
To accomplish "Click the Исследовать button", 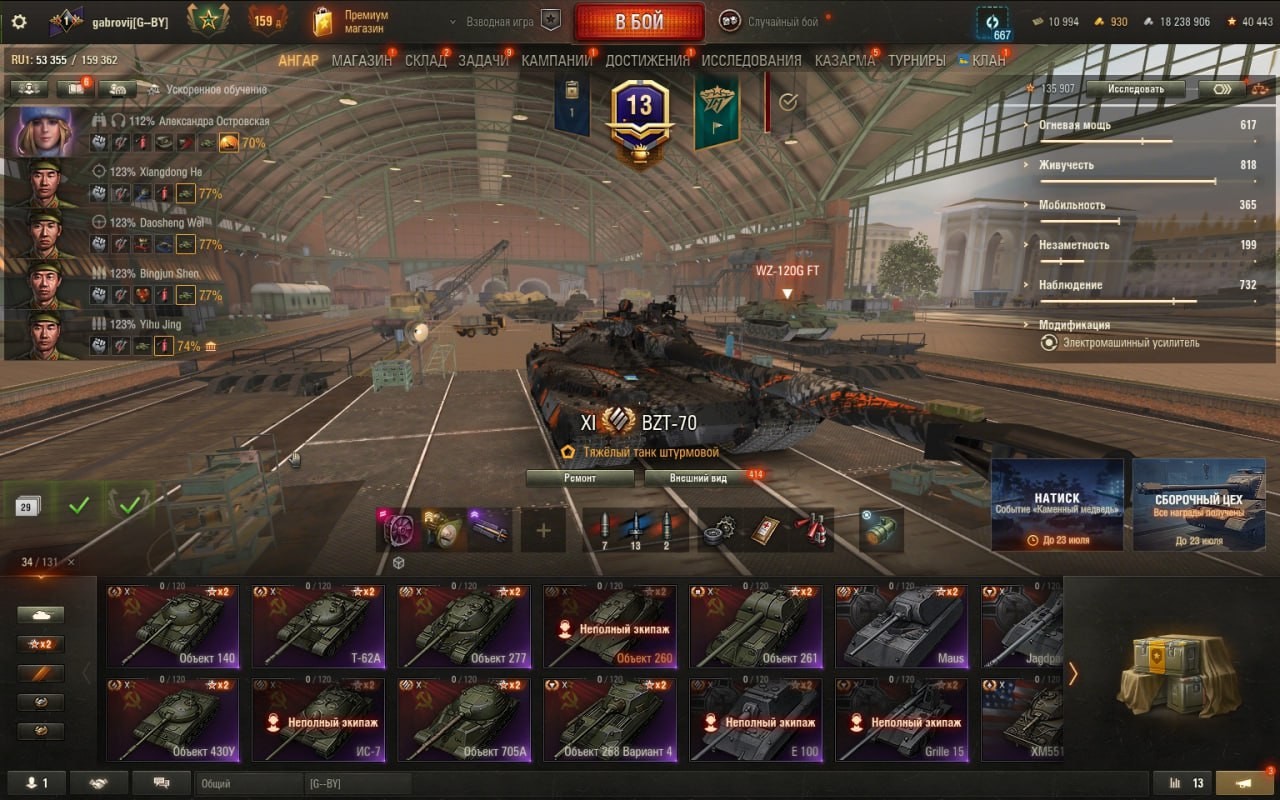I will tap(1136, 89).
